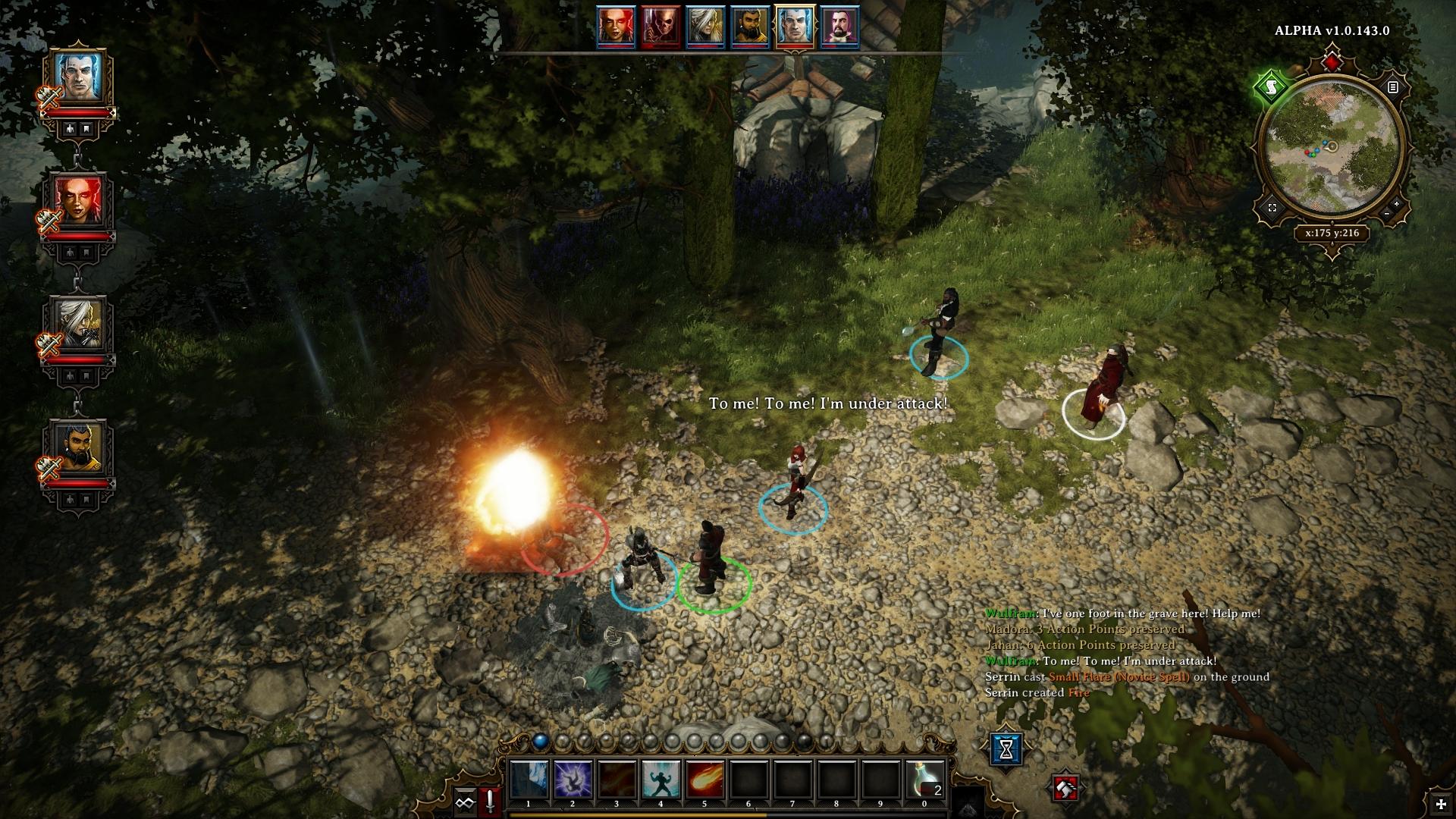
Task: Click the purple-hooded man in turn order
Action: (x=839, y=27)
